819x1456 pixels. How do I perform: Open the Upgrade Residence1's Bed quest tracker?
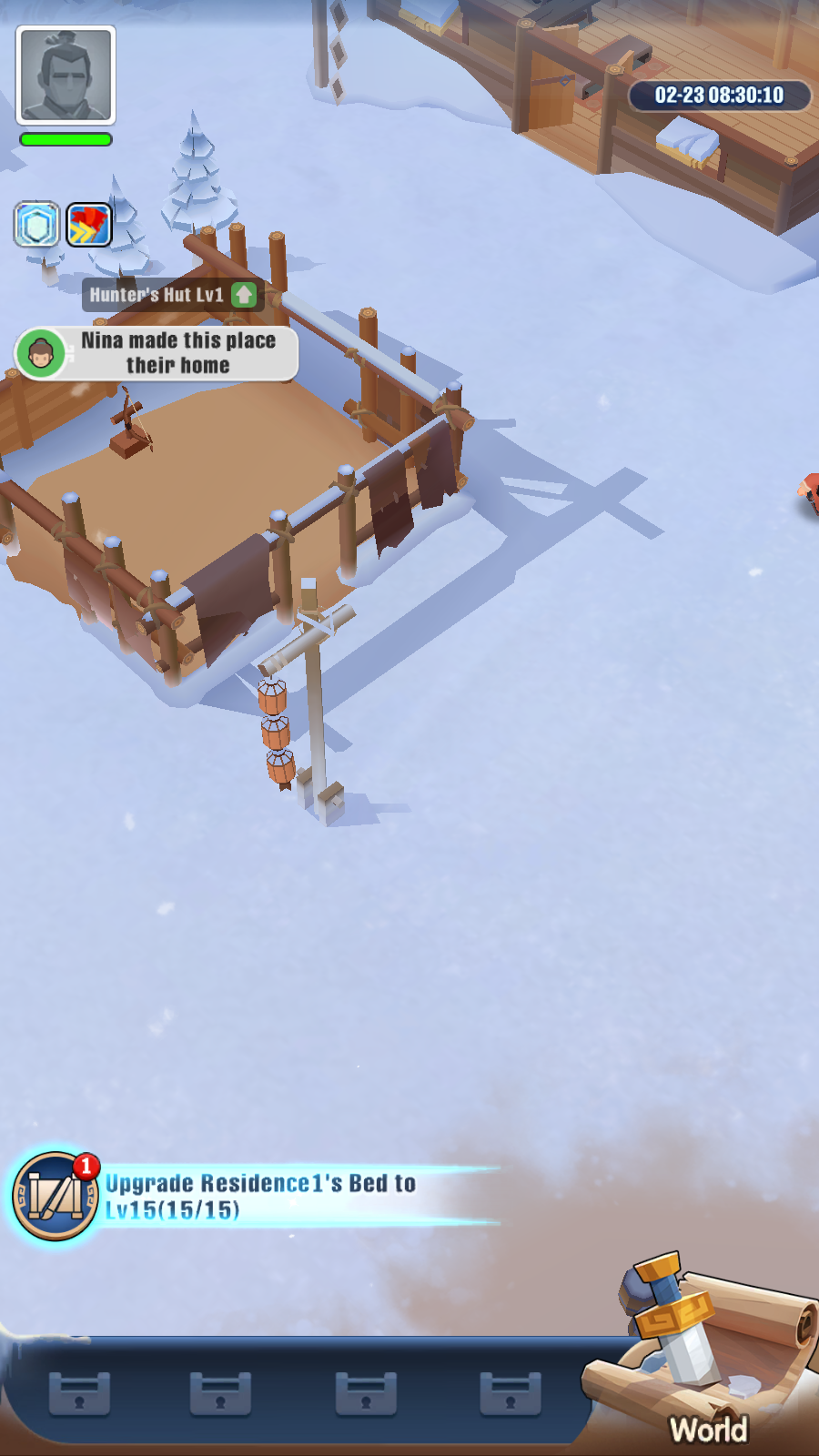[x=262, y=1196]
